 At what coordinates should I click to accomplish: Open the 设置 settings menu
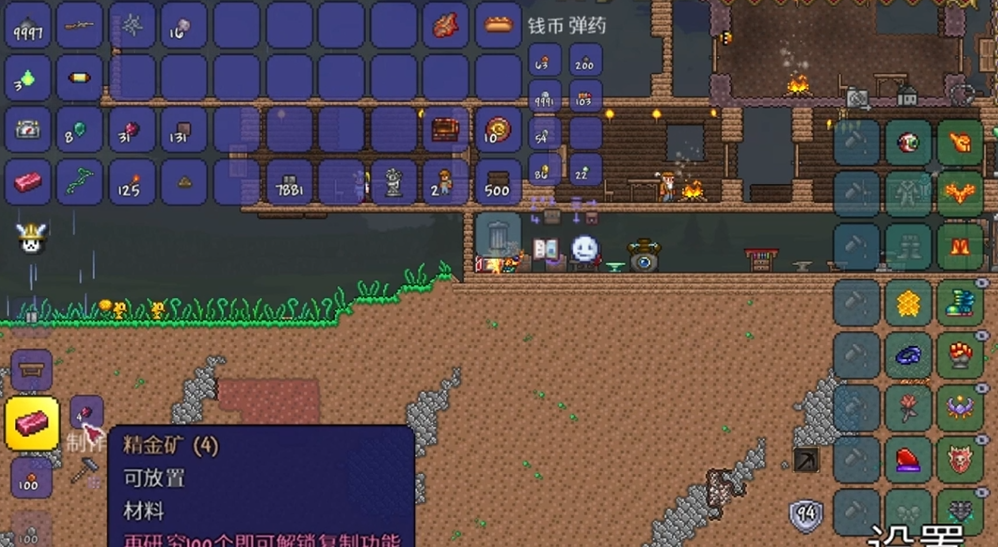915,535
